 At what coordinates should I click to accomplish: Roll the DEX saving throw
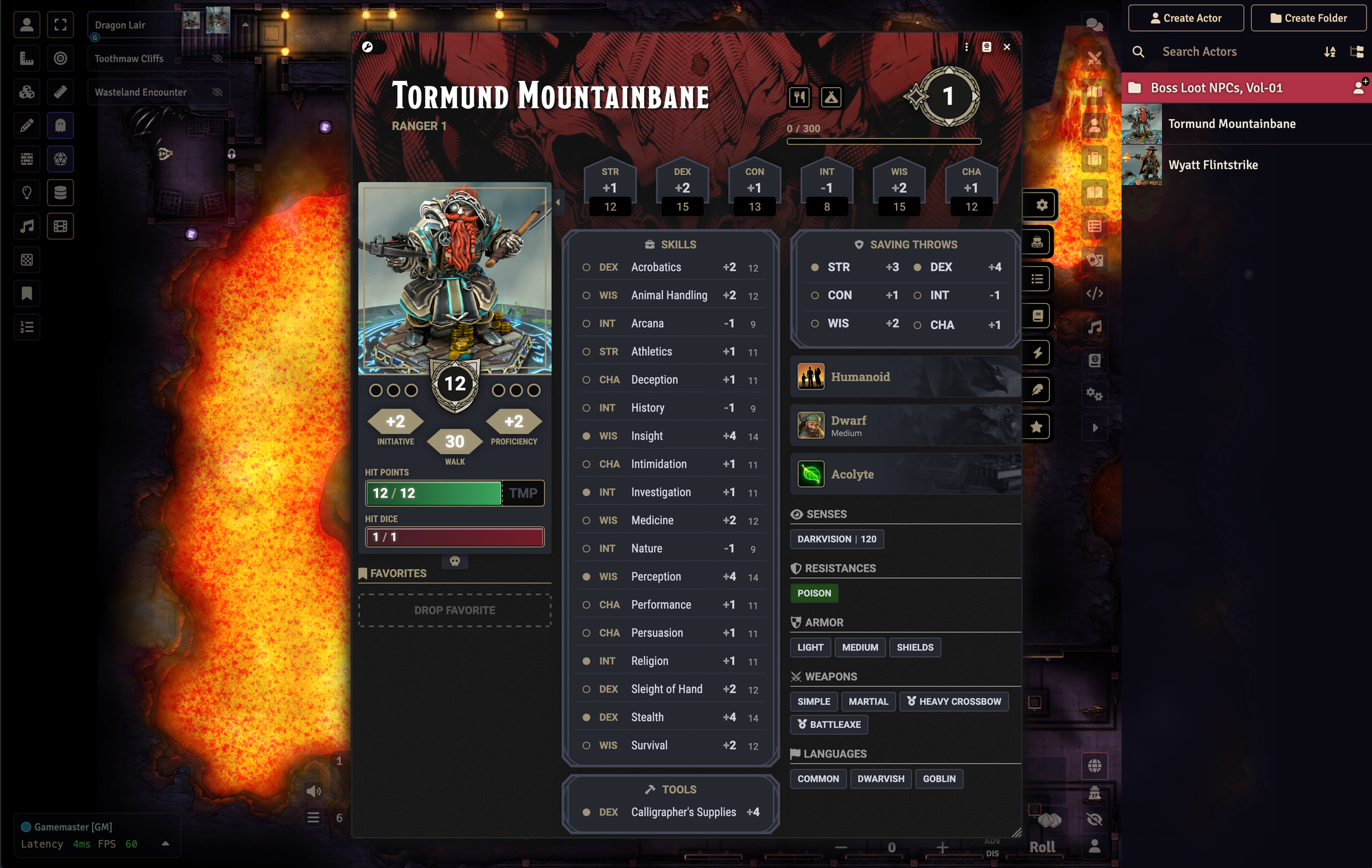click(x=941, y=267)
